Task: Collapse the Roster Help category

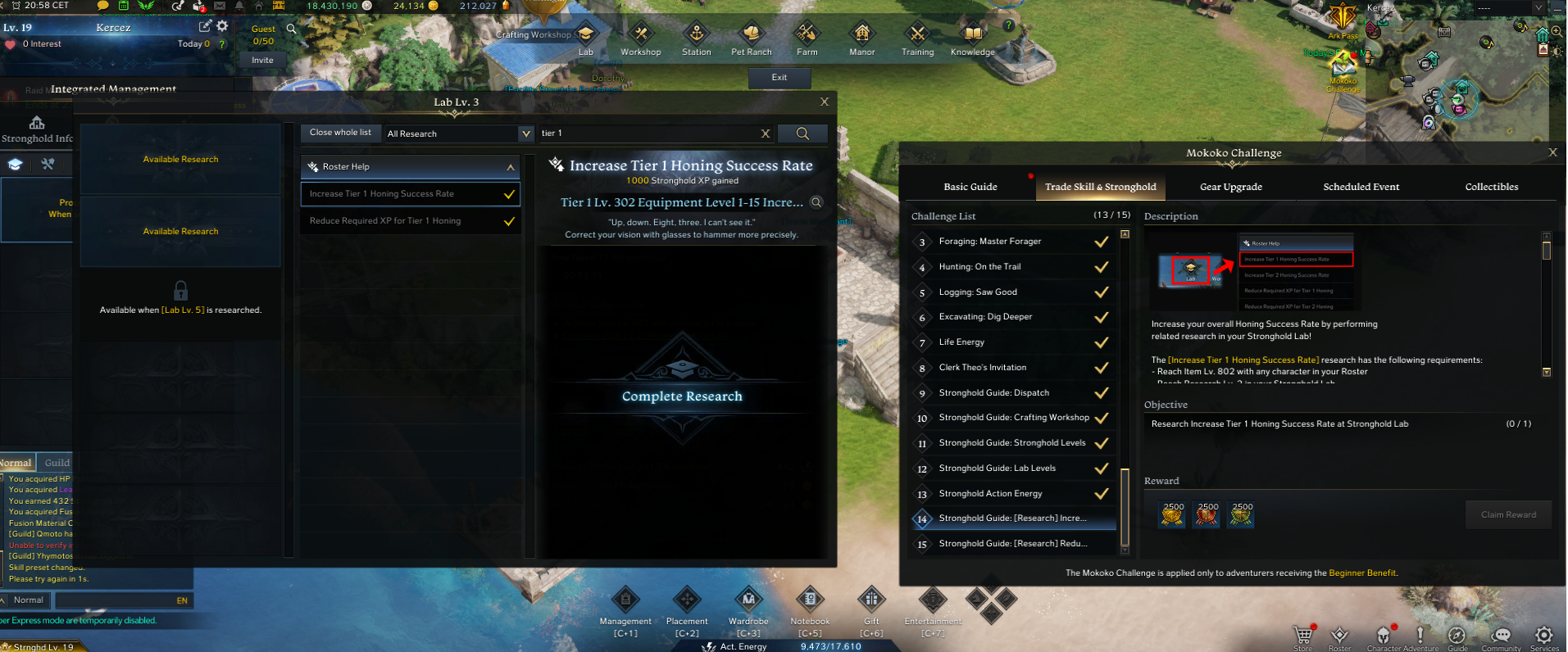Action: [x=510, y=167]
